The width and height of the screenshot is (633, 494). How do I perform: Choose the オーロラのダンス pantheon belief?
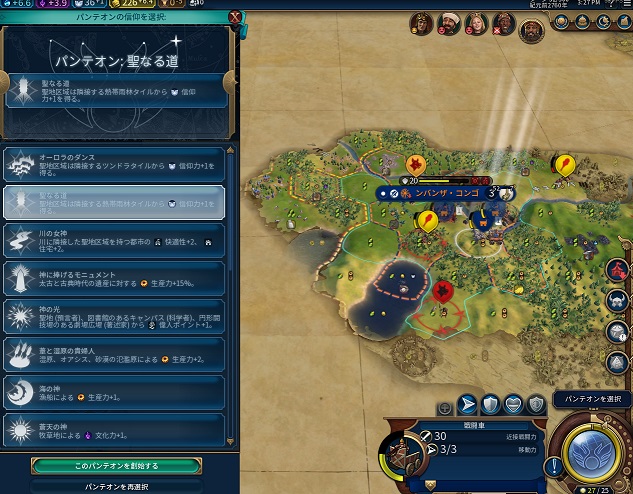114,164
